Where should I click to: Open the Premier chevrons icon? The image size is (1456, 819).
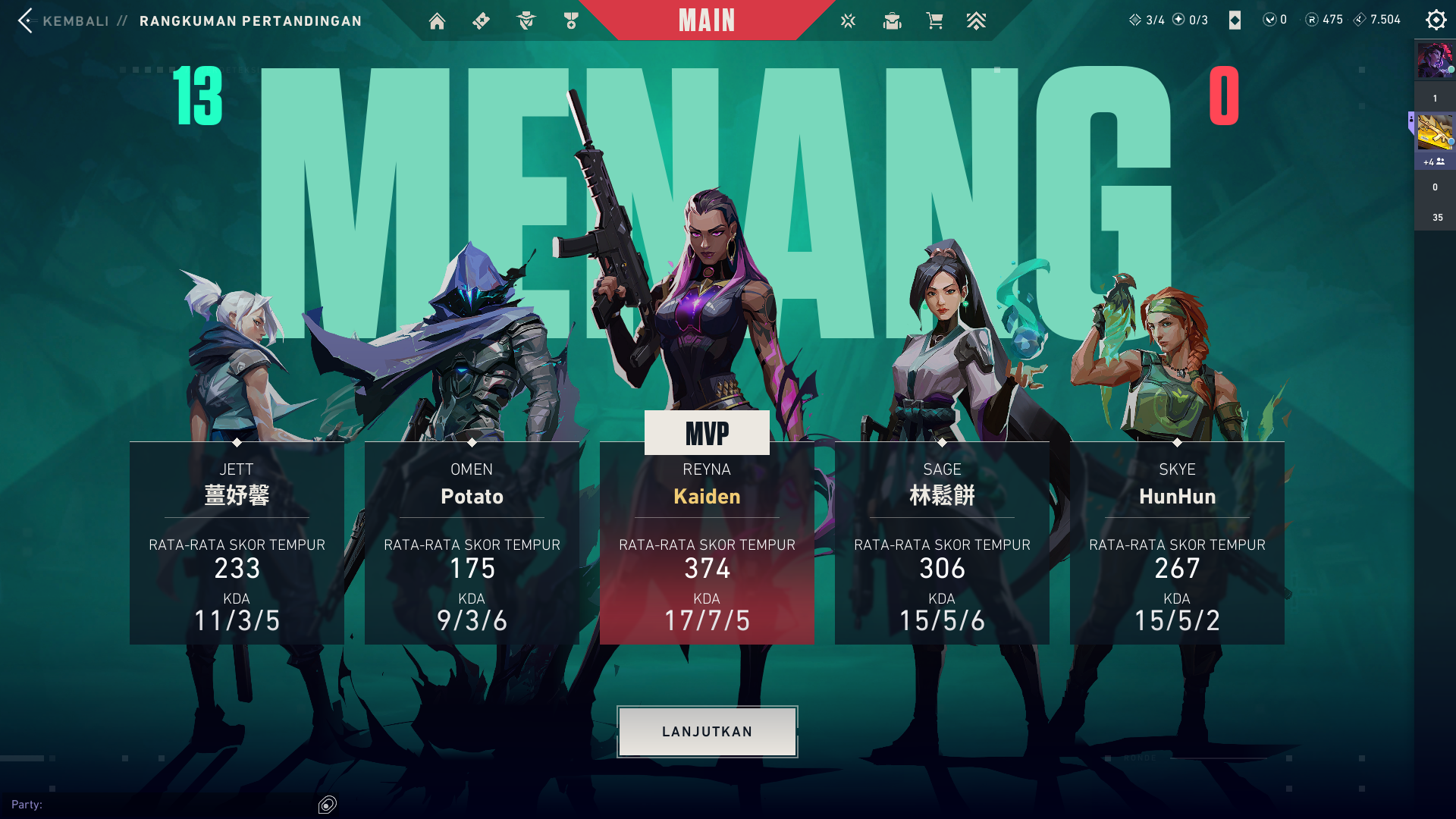pos(976,21)
